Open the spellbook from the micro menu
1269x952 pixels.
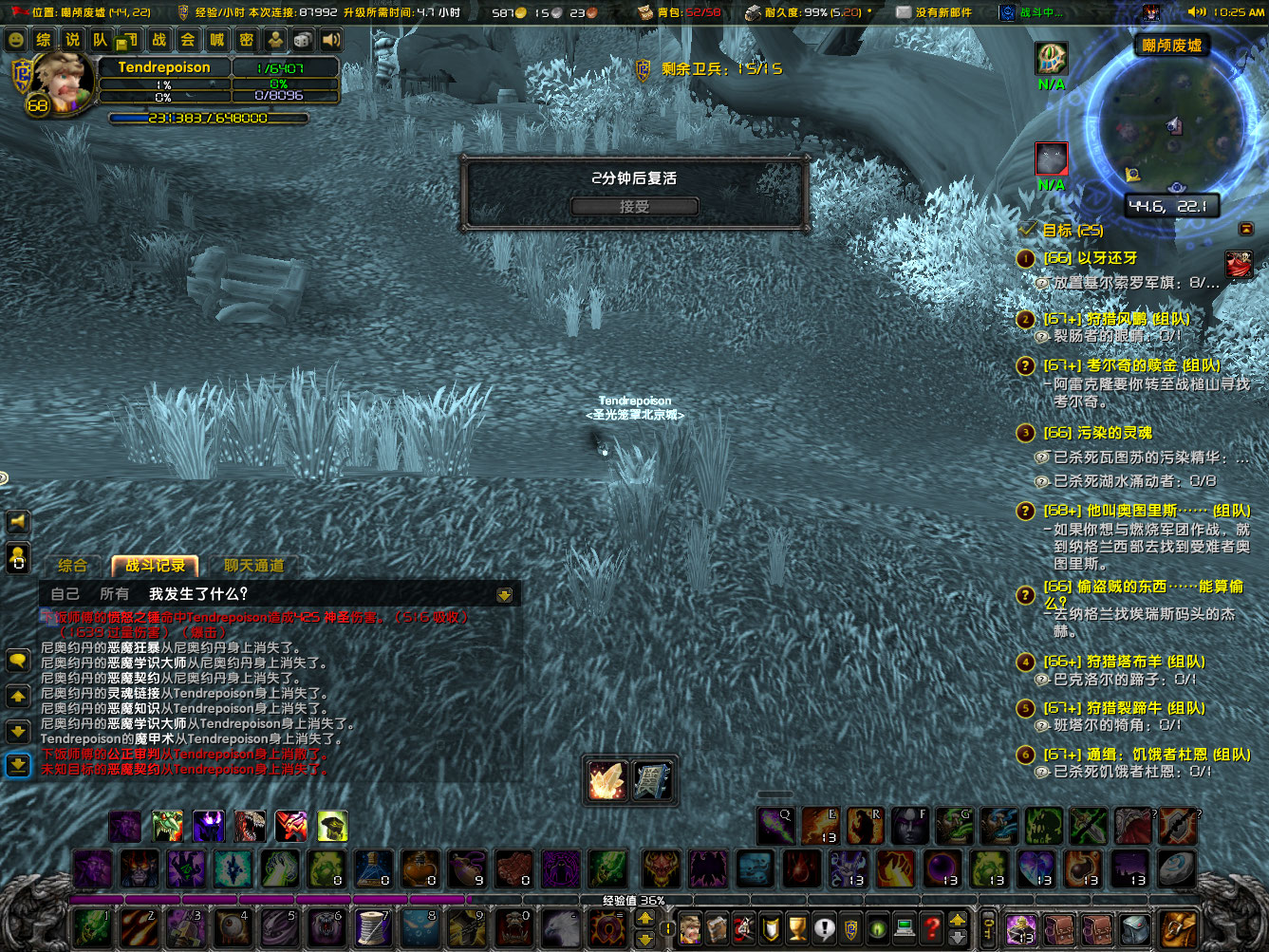click(717, 927)
